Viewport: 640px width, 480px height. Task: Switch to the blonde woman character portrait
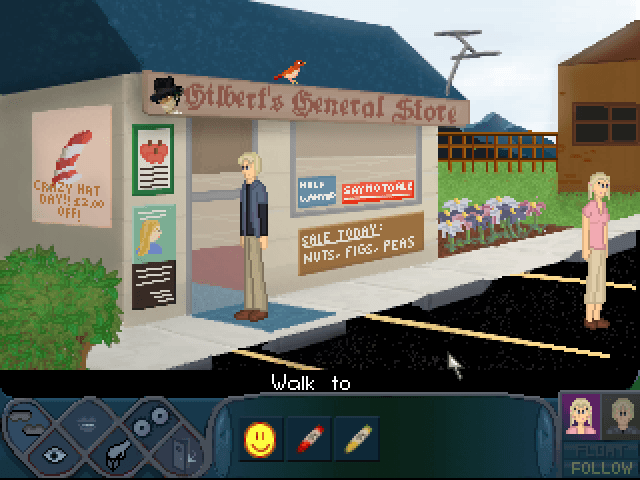(582, 415)
